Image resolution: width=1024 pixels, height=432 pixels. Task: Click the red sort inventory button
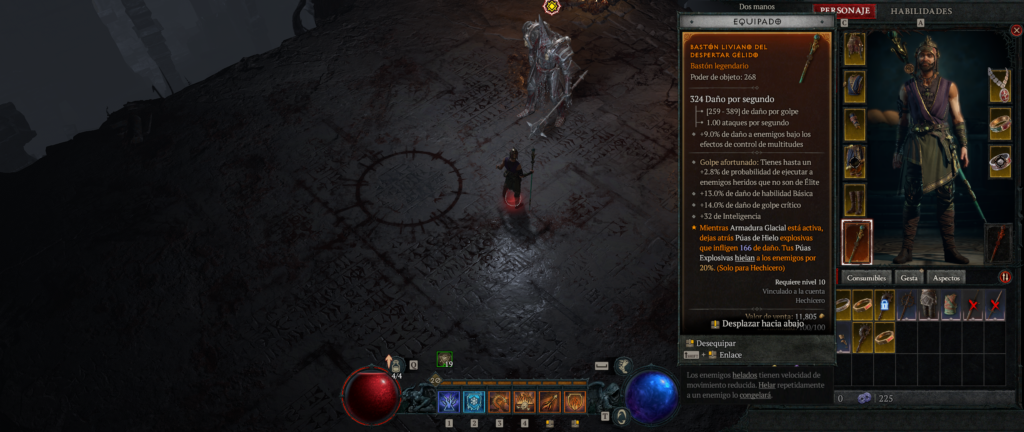point(1005,277)
